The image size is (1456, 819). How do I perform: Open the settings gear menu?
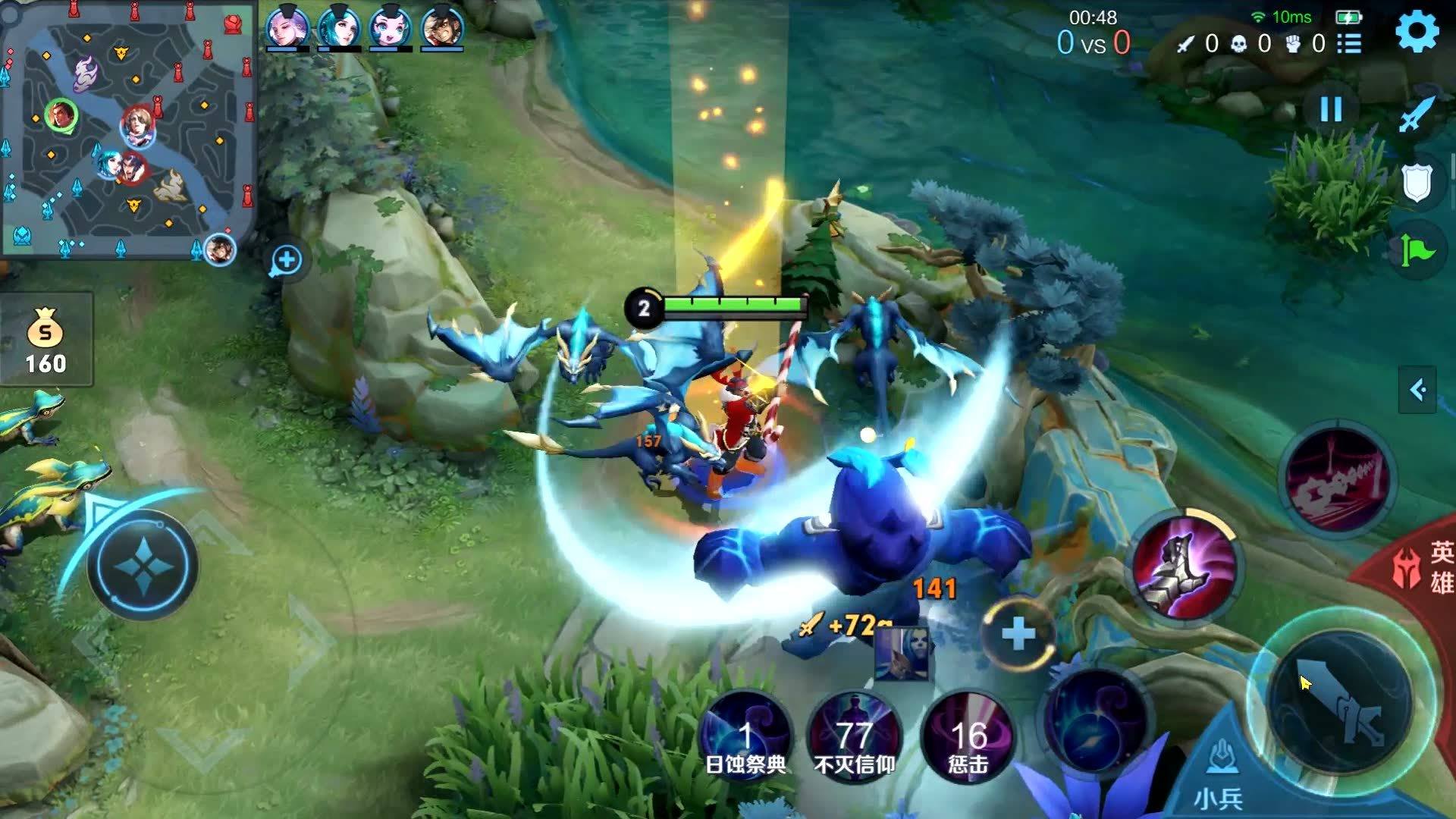point(1417,31)
